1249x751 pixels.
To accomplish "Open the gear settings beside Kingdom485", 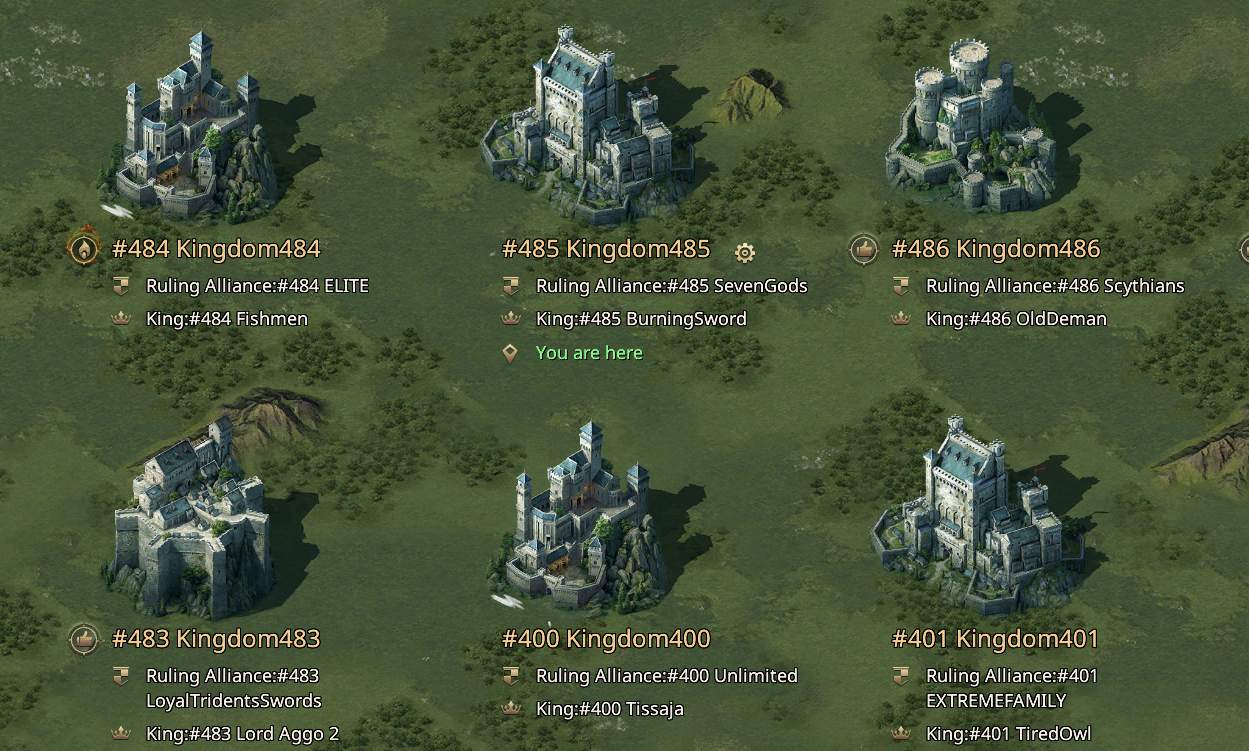I will point(744,251).
